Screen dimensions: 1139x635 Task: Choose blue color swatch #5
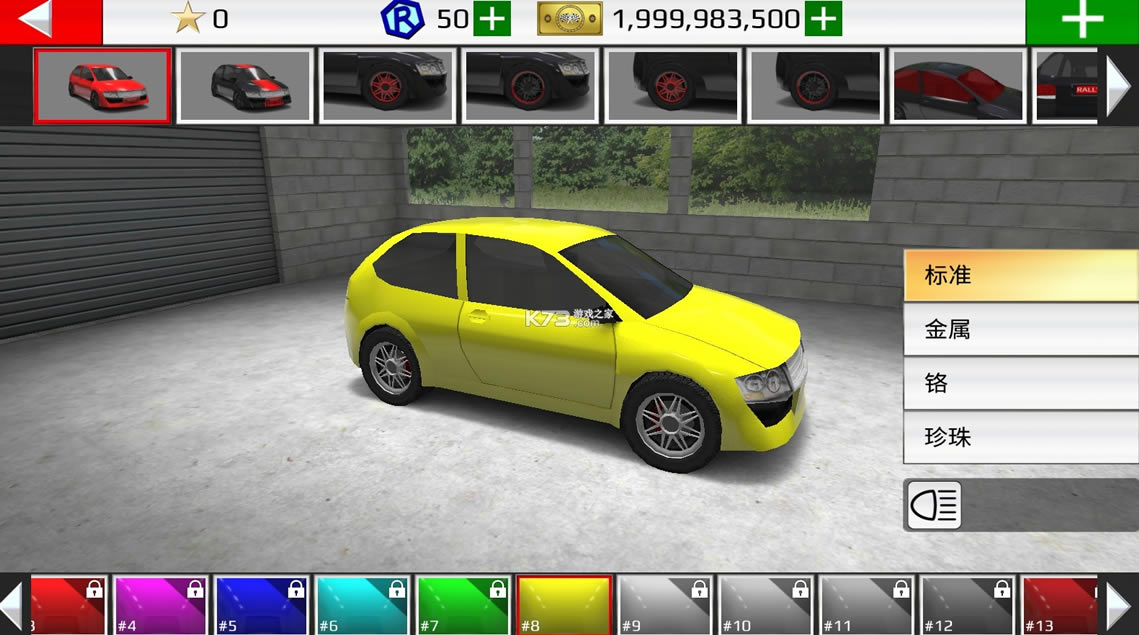point(262,605)
